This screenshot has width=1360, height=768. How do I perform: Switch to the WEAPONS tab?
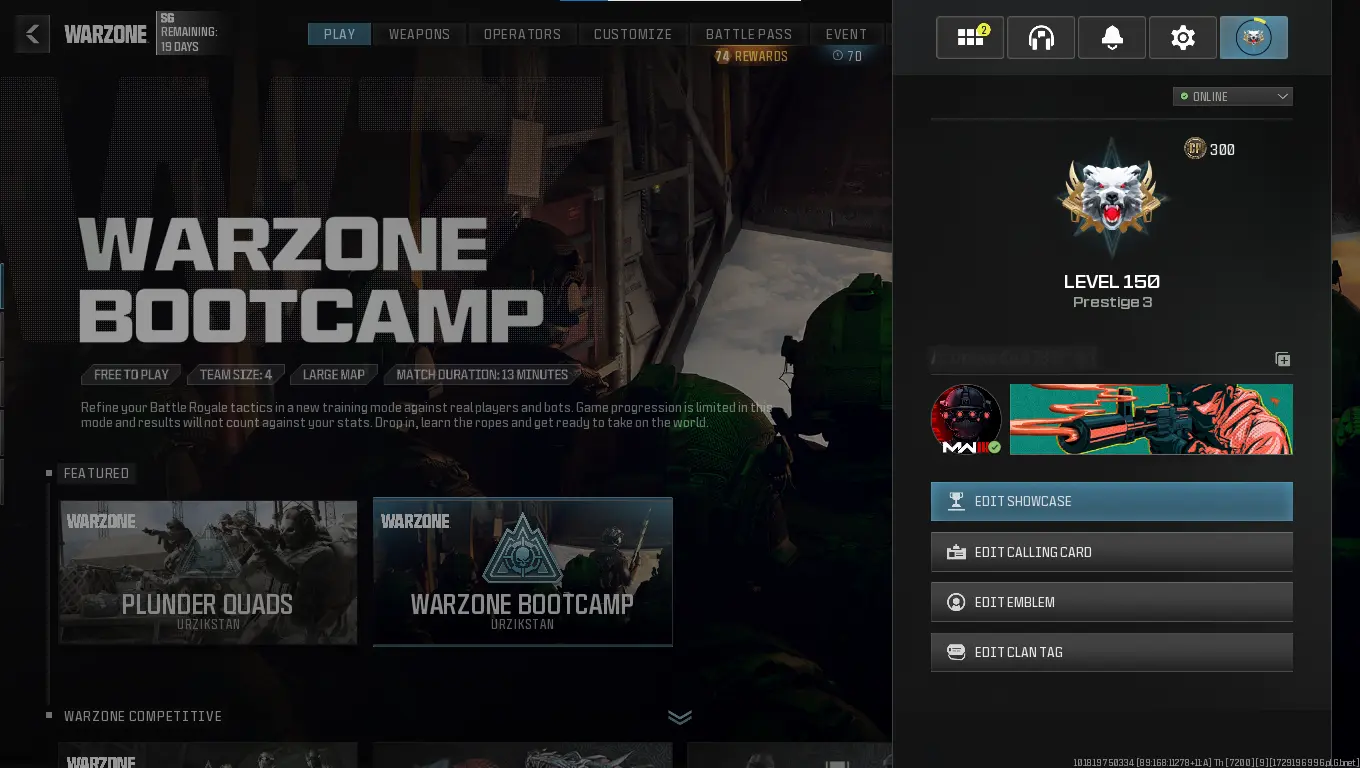coord(419,33)
